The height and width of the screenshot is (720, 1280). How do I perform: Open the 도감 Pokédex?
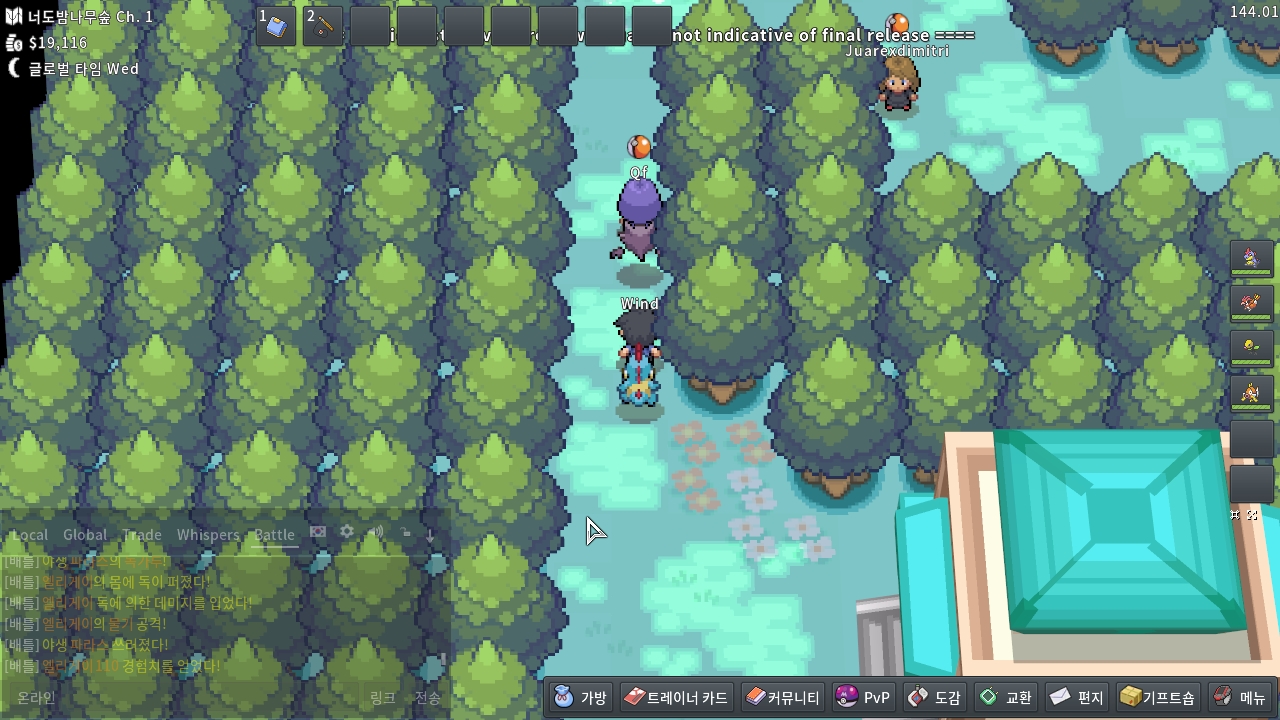point(934,697)
